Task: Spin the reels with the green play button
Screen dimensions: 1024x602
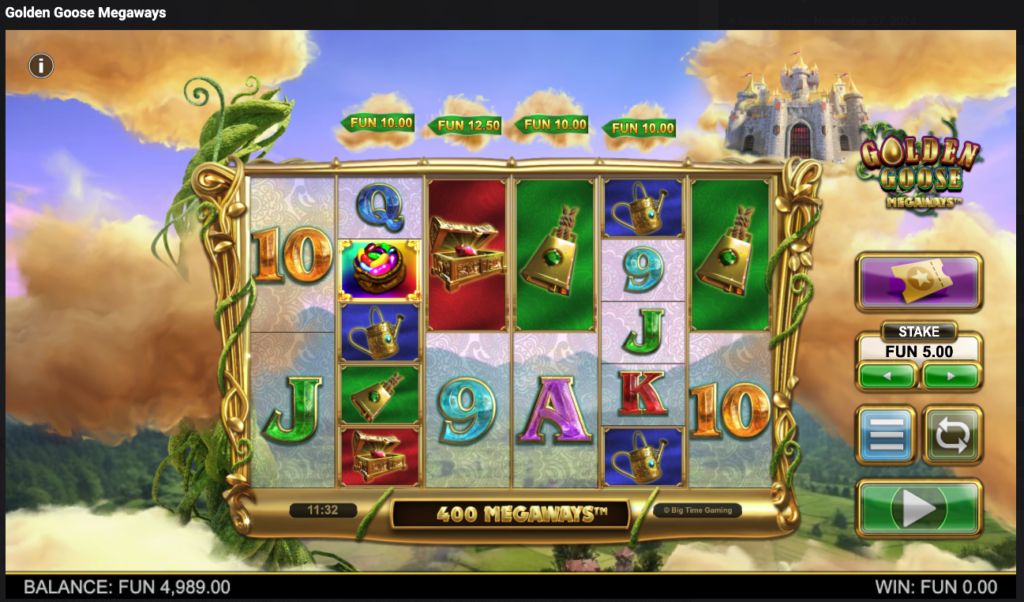Action: click(x=919, y=510)
